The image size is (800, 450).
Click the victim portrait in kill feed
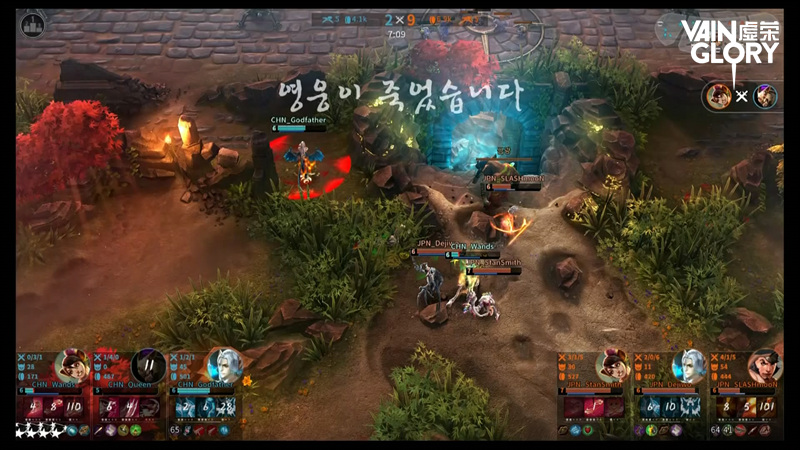(765, 96)
